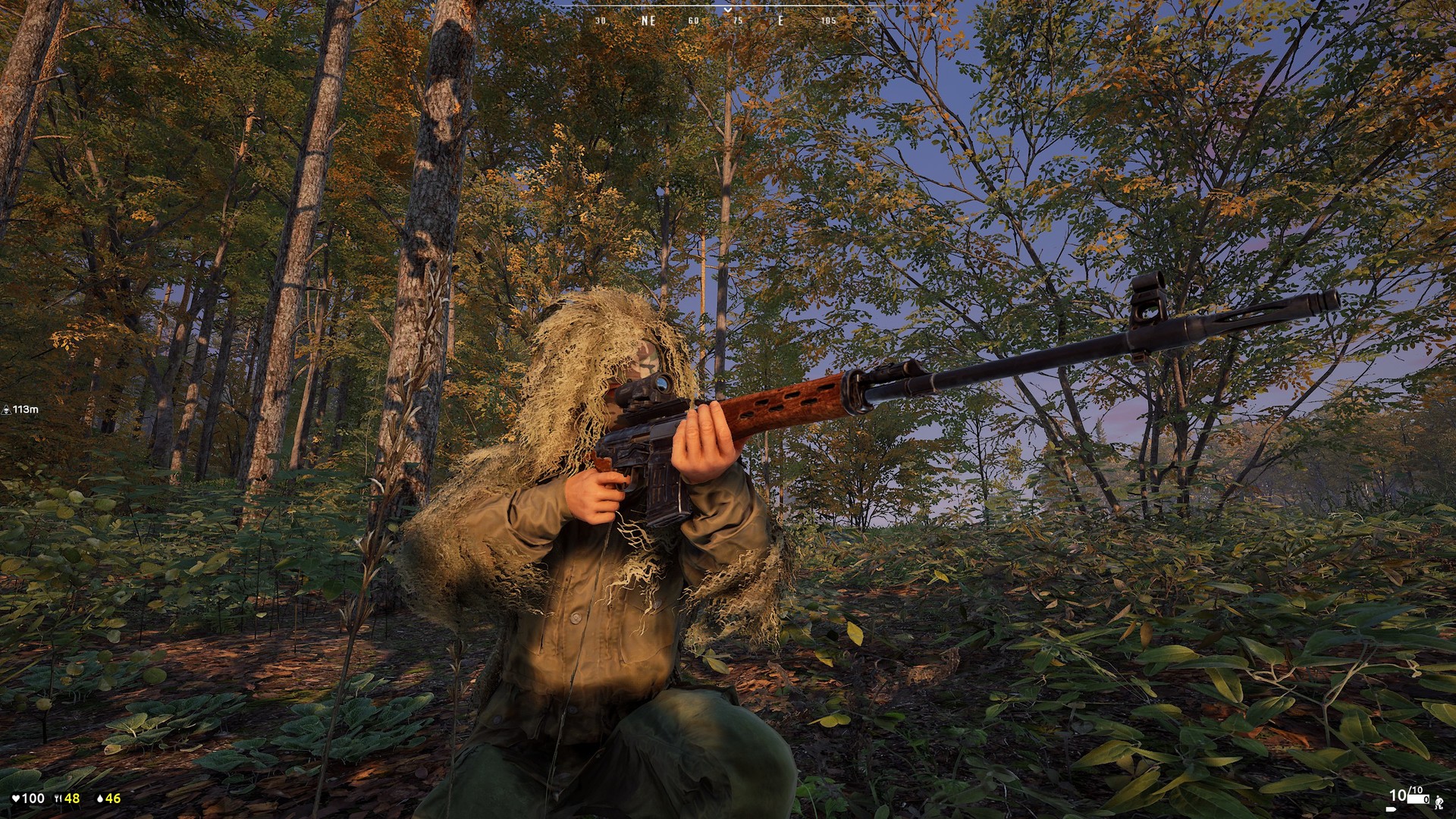The width and height of the screenshot is (1456, 819).
Task: Click the 60 mark on the compass strip
Action: [x=693, y=20]
